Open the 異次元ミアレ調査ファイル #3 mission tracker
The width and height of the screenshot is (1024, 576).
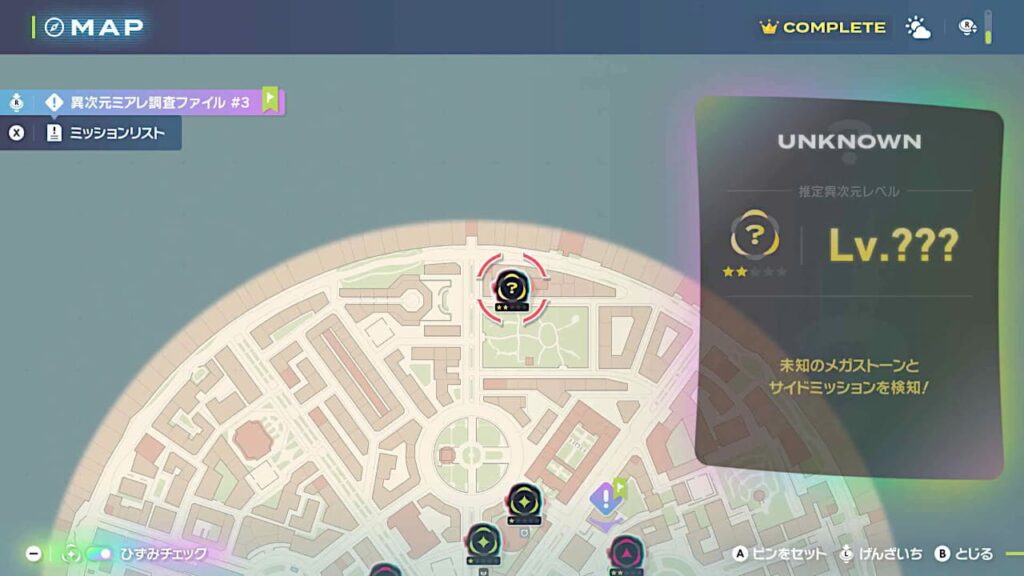point(160,102)
